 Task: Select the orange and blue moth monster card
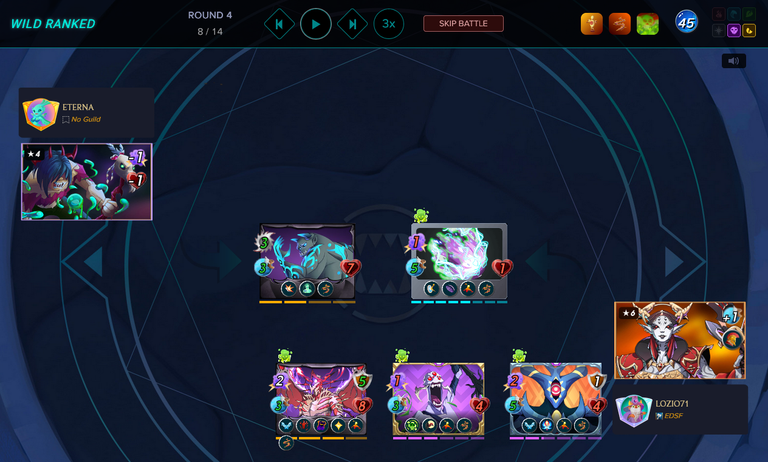(x=556, y=398)
